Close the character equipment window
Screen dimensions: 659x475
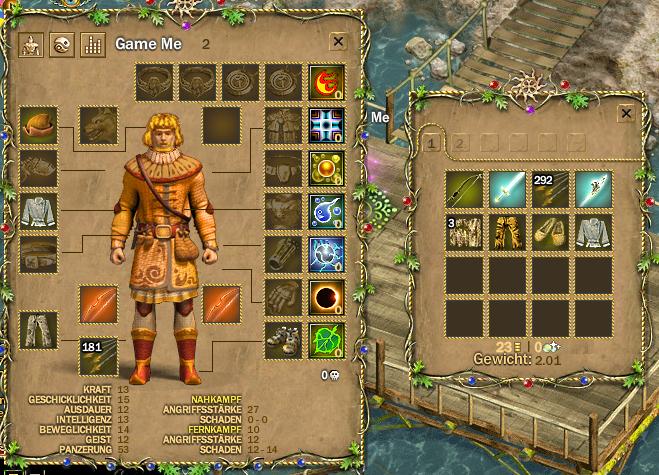[338, 42]
